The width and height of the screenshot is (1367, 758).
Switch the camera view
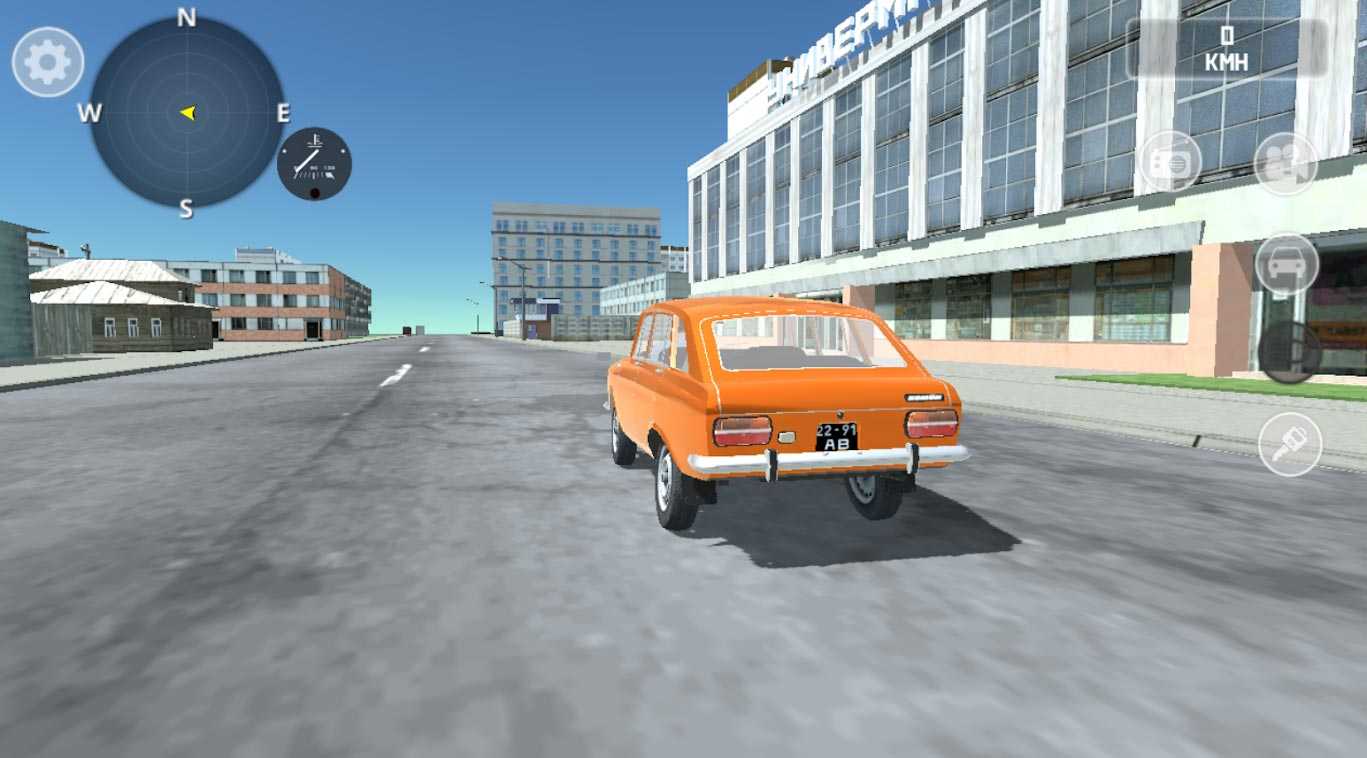point(1286,163)
